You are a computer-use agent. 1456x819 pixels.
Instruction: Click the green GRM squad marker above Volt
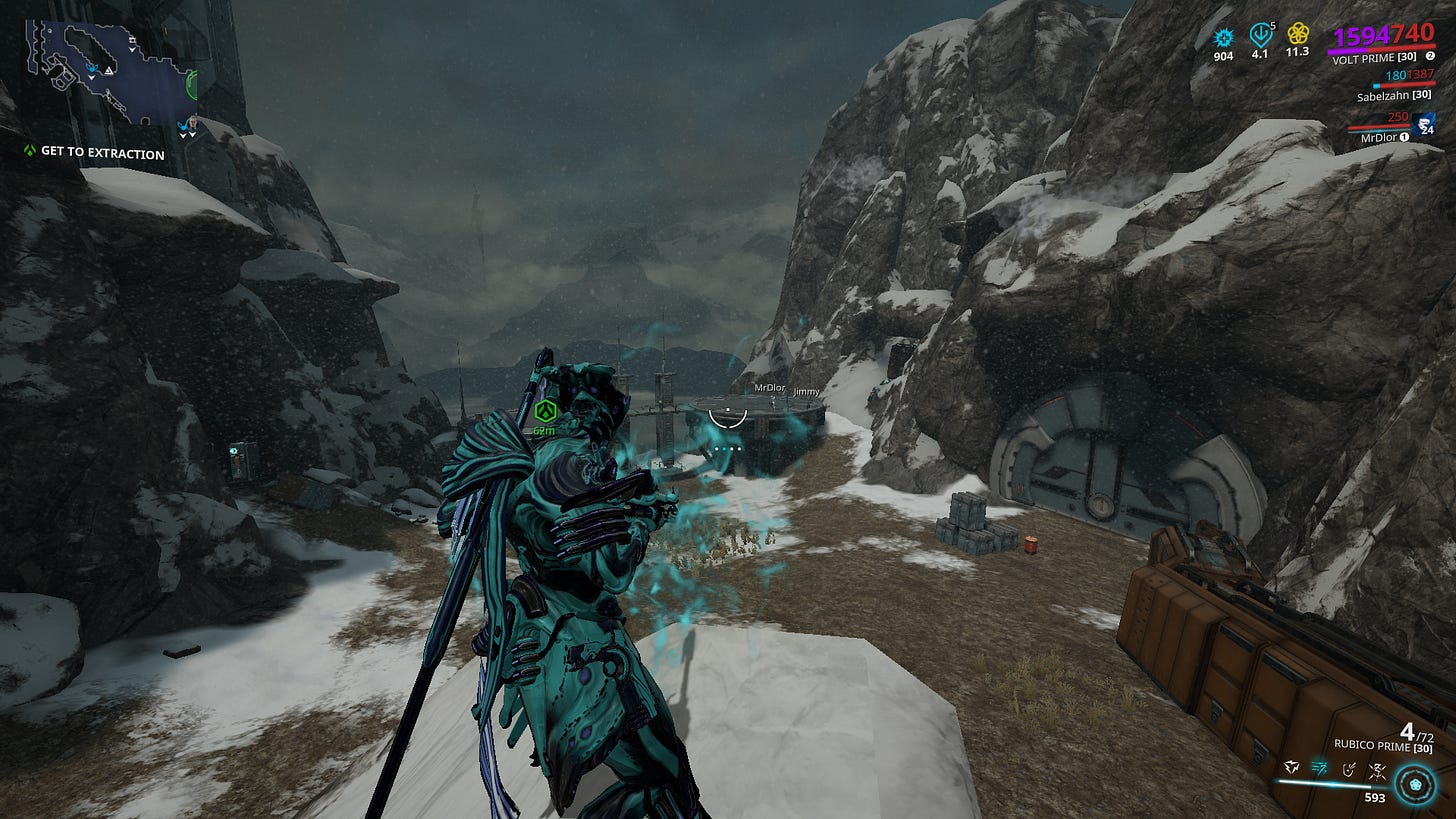(545, 410)
